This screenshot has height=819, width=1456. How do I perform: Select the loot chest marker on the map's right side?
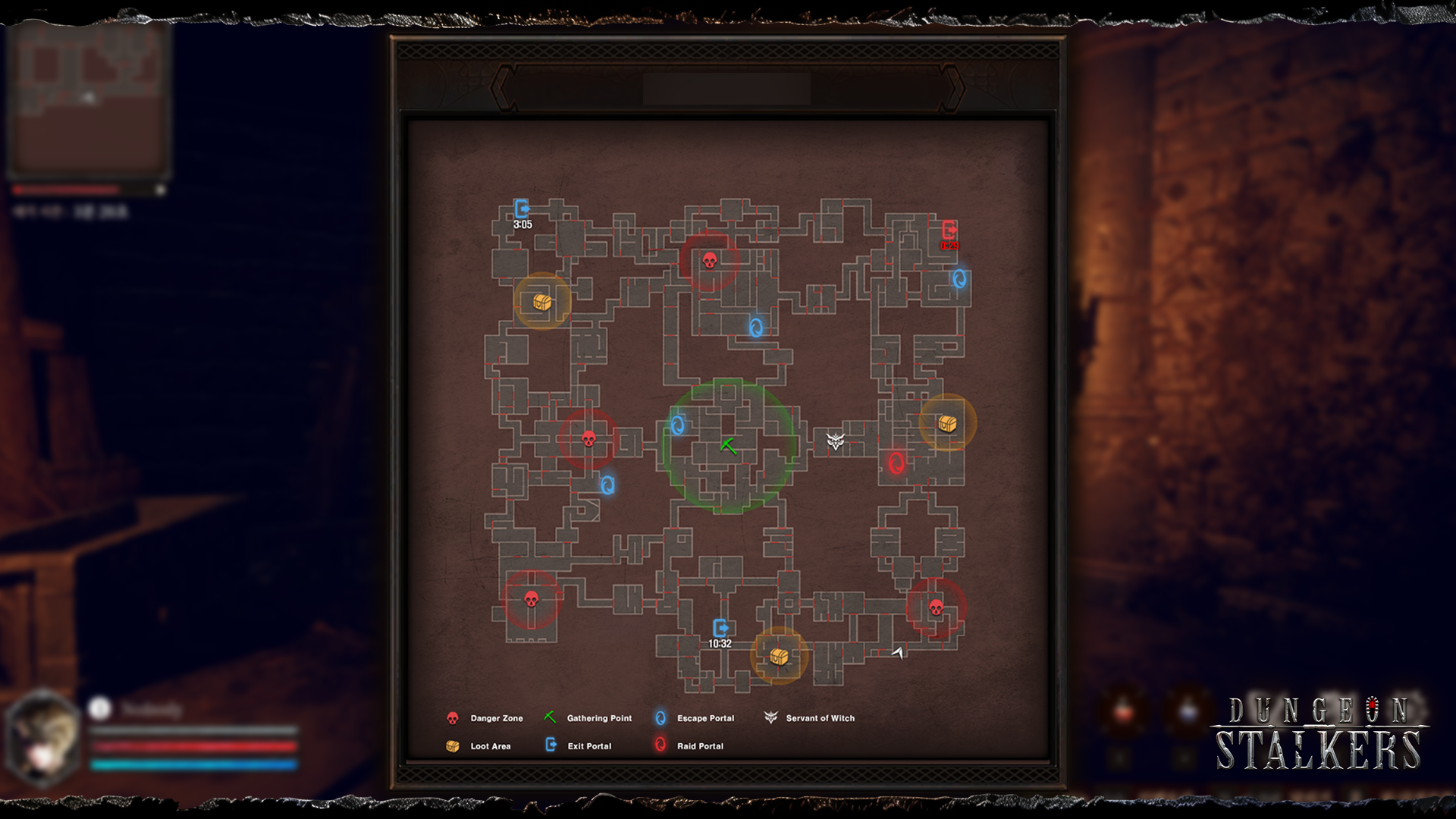click(x=946, y=424)
